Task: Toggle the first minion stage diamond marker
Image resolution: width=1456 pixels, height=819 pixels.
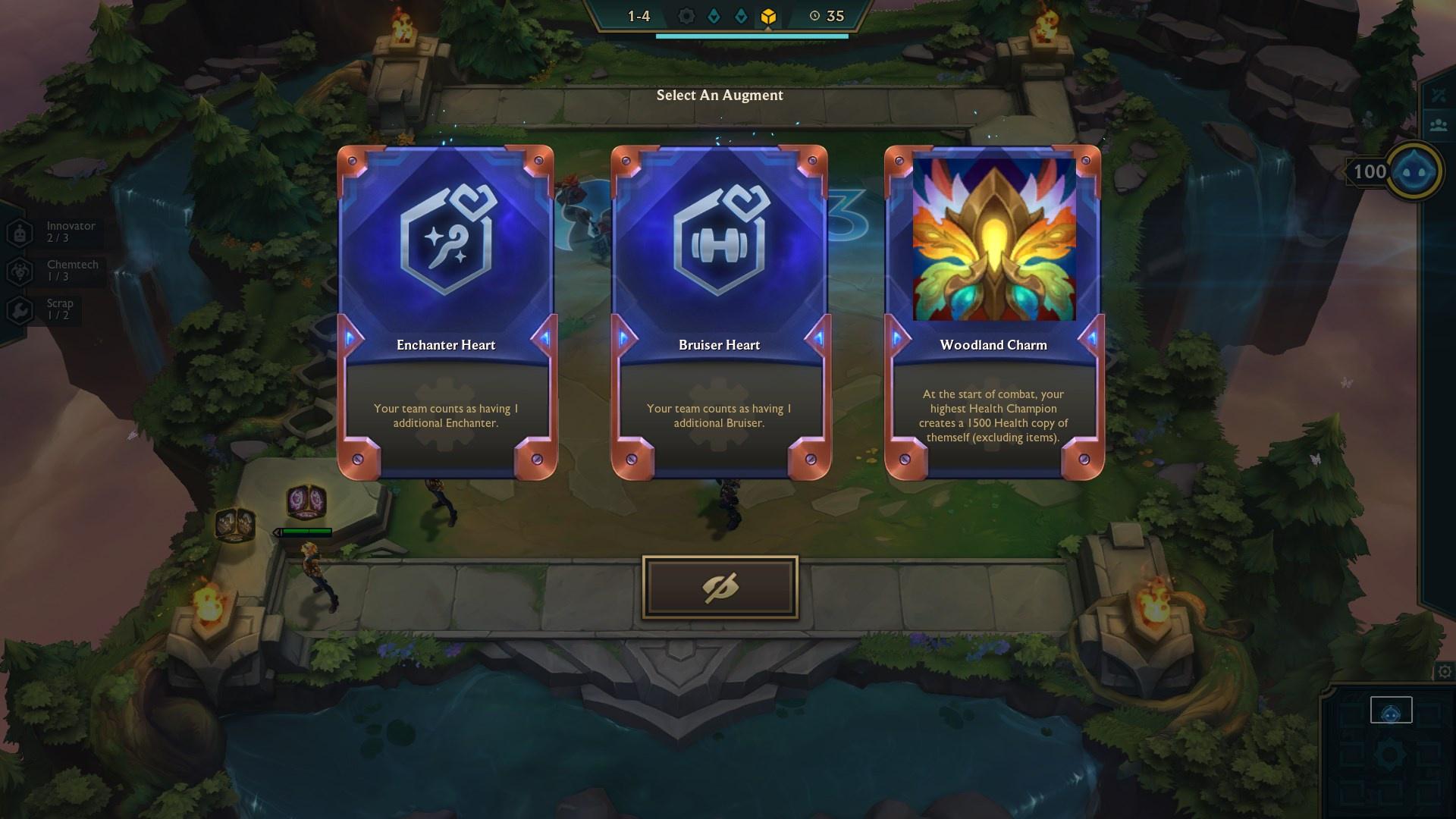Action: [713, 14]
